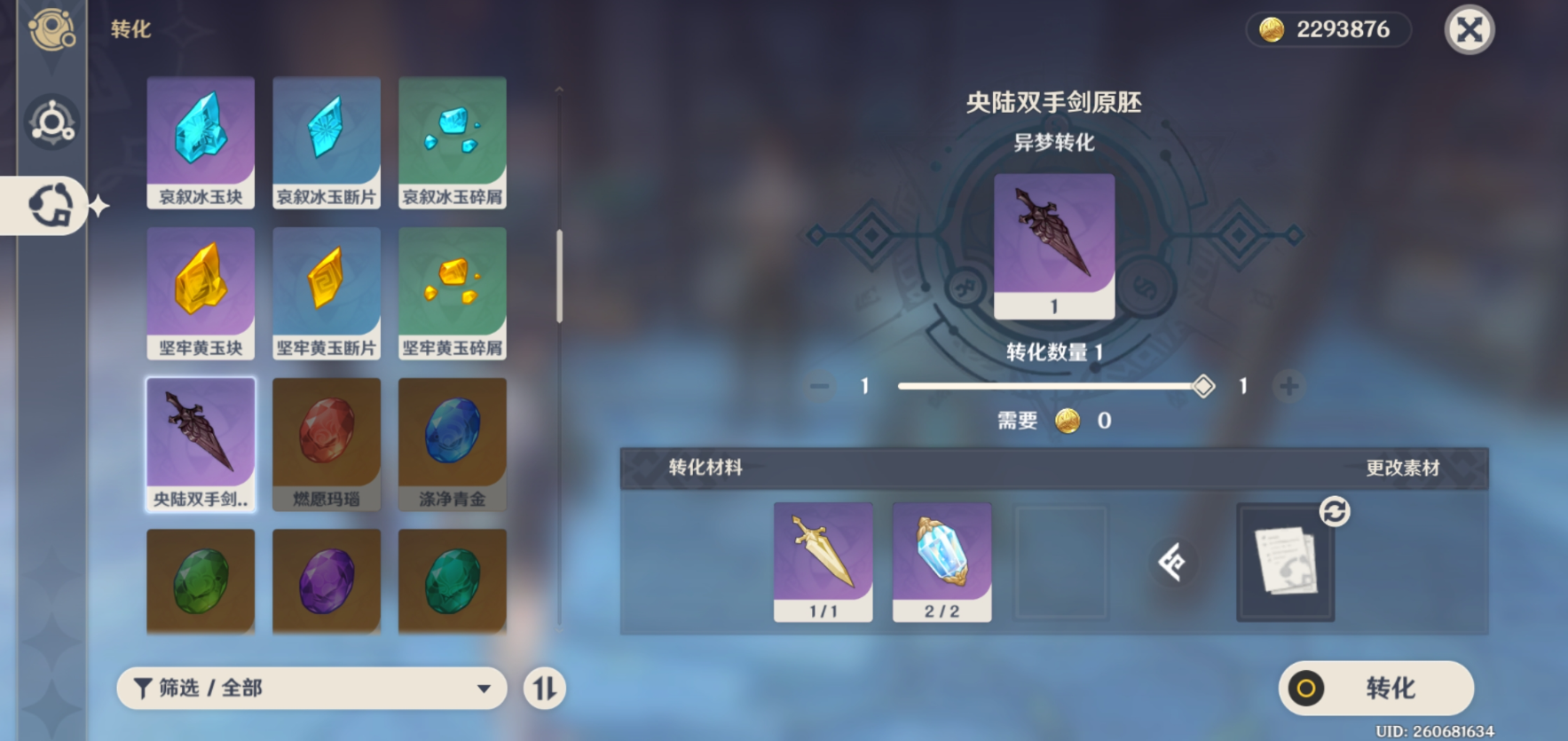Close the 转化 conversion screen
The height and width of the screenshot is (741, 1568).
click(x=1470, y=30)
